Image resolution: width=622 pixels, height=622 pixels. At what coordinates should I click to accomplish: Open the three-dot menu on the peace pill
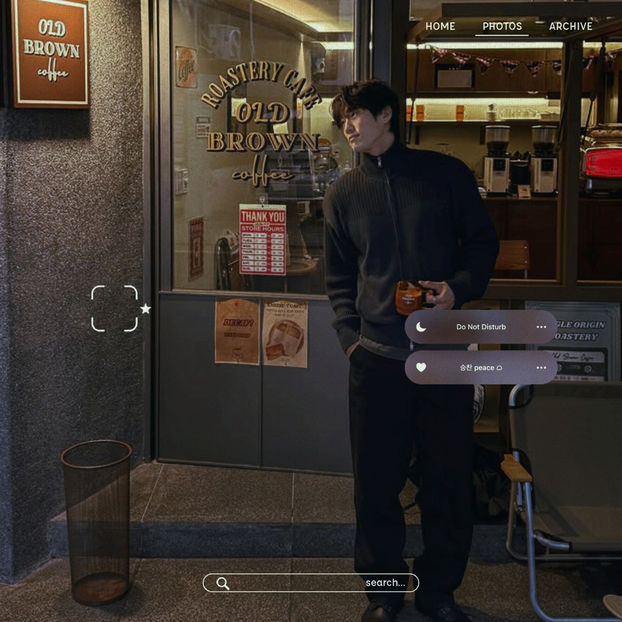pos(541,367)
